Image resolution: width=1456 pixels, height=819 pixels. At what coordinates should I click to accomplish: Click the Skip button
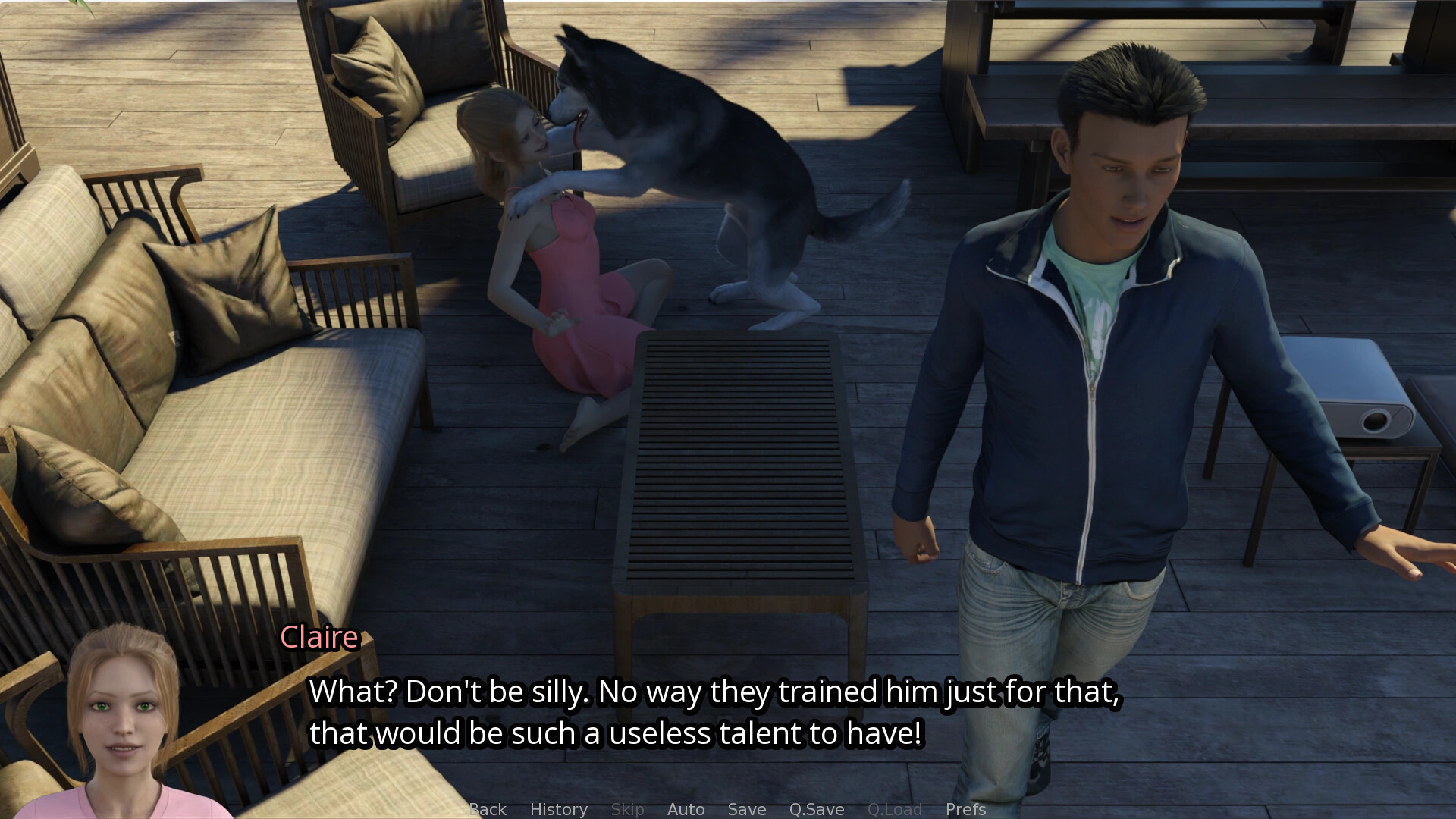click(x=628, y=809)
